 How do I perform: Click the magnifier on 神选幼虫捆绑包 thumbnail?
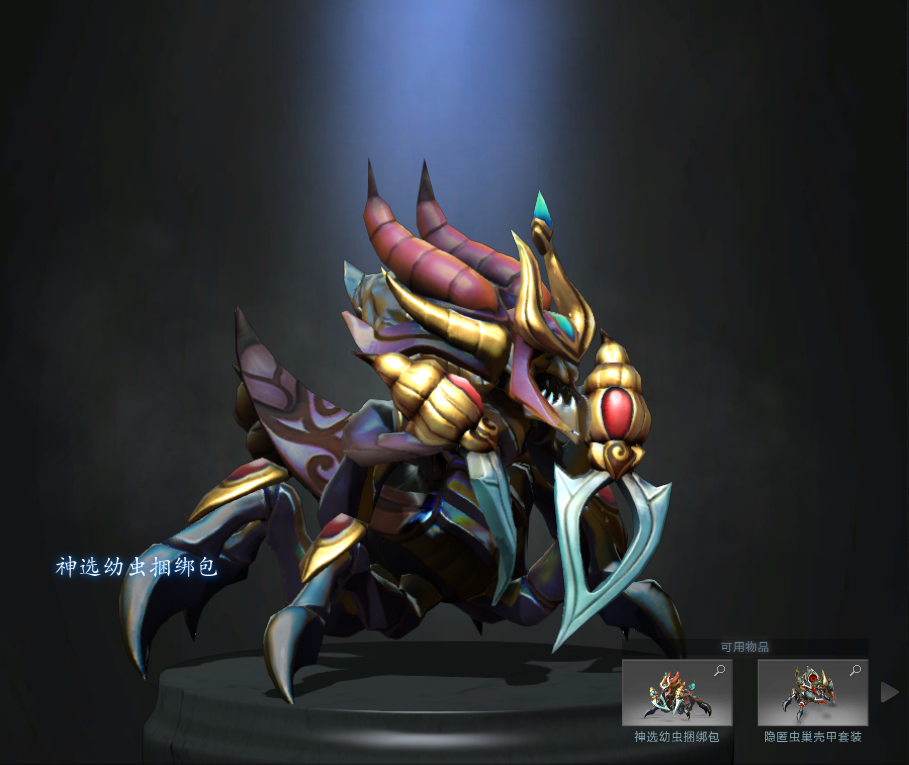pos(720,671)
